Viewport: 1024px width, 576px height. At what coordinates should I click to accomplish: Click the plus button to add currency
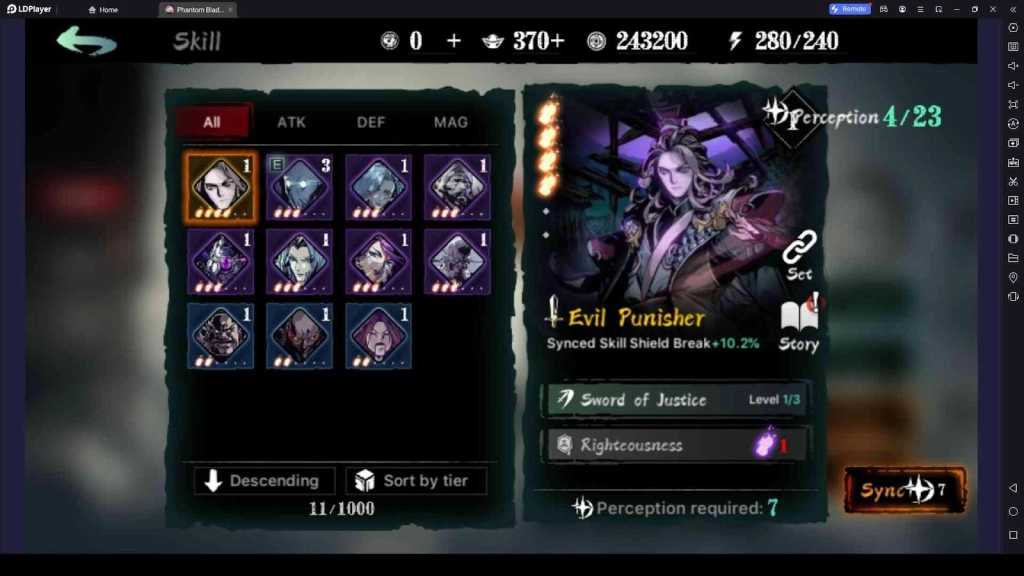[454, 41]
